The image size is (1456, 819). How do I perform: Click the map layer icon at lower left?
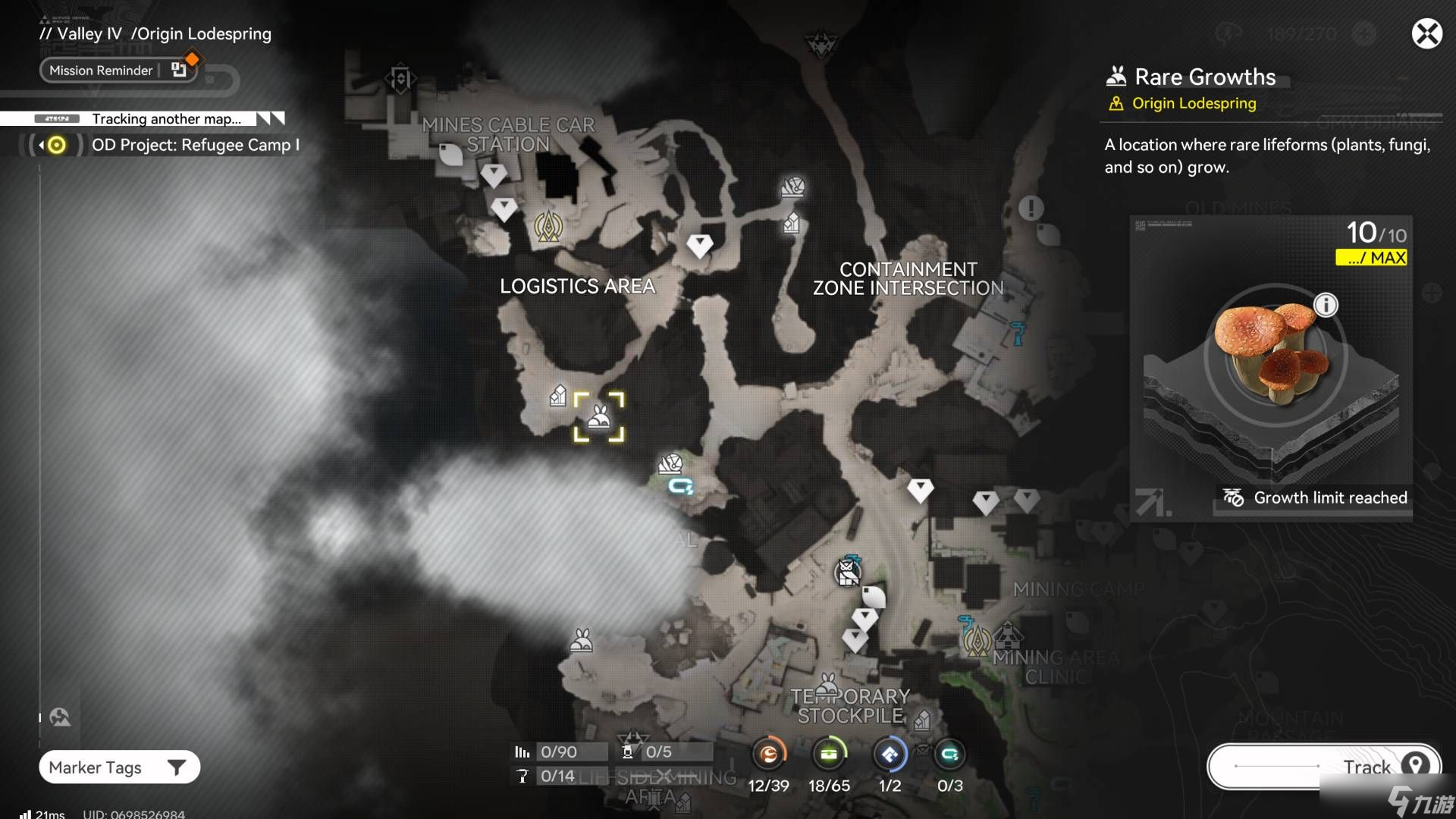[x=60, y=717]
